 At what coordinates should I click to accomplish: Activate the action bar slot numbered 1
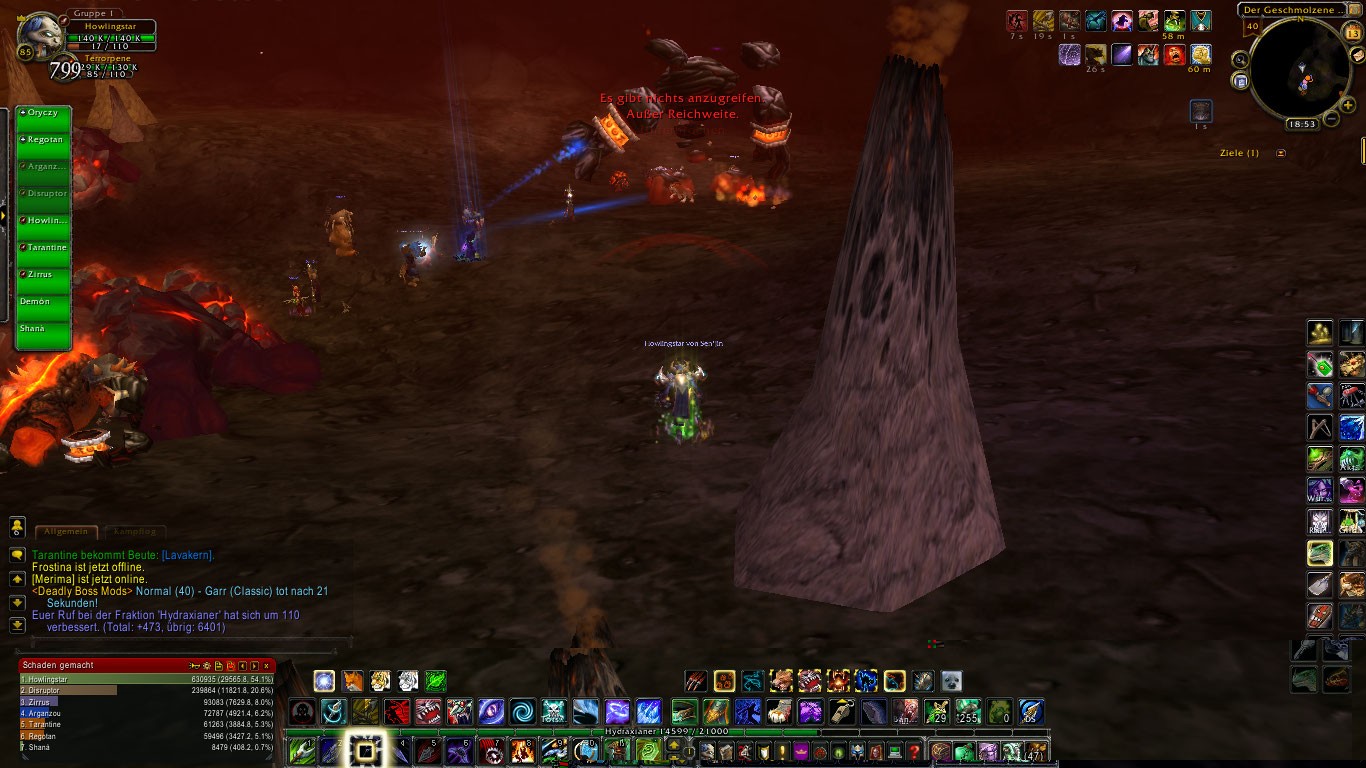pos(302,751)
